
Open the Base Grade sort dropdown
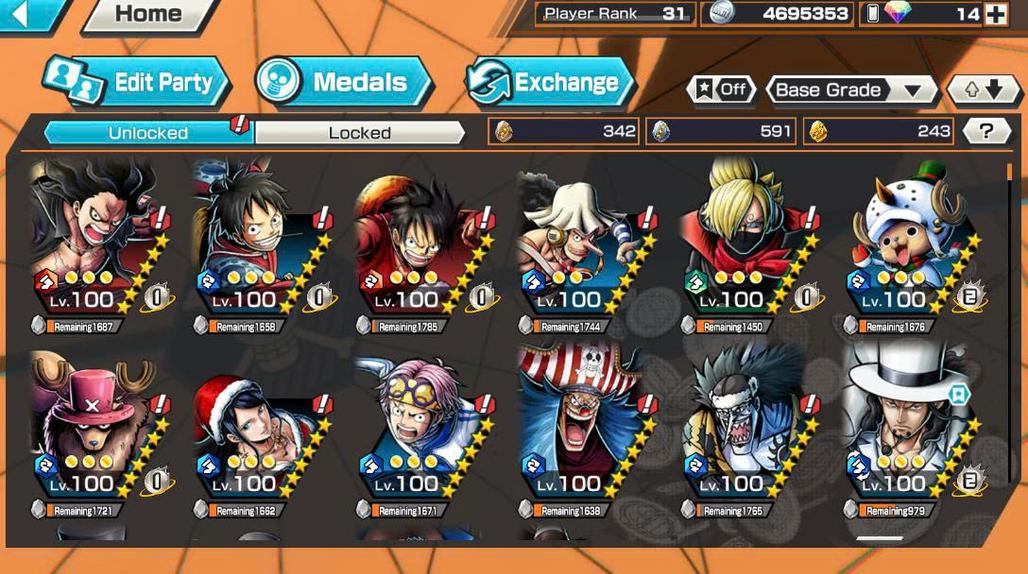point(850,90)
